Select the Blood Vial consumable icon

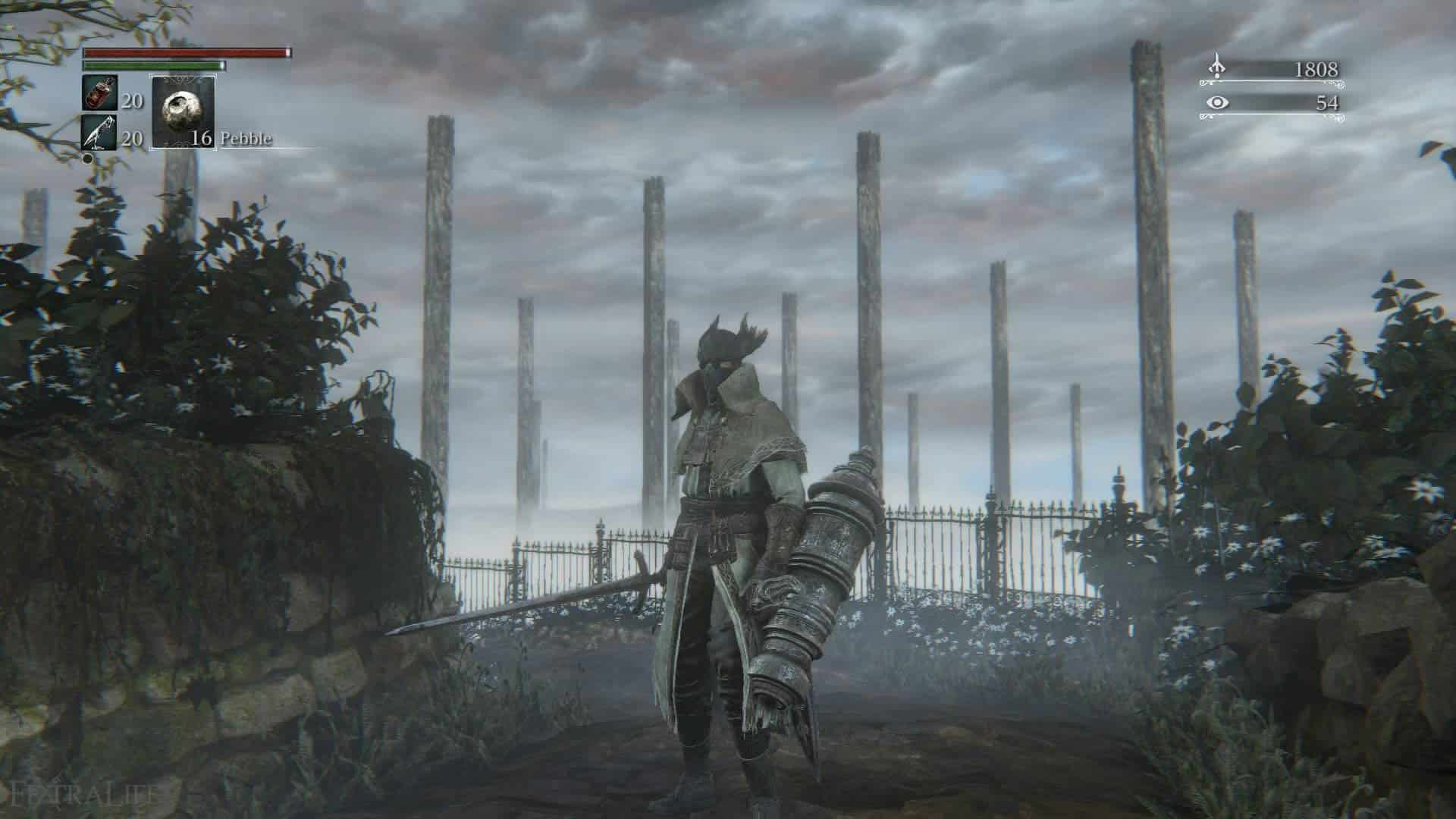click(x=99, y=94)
